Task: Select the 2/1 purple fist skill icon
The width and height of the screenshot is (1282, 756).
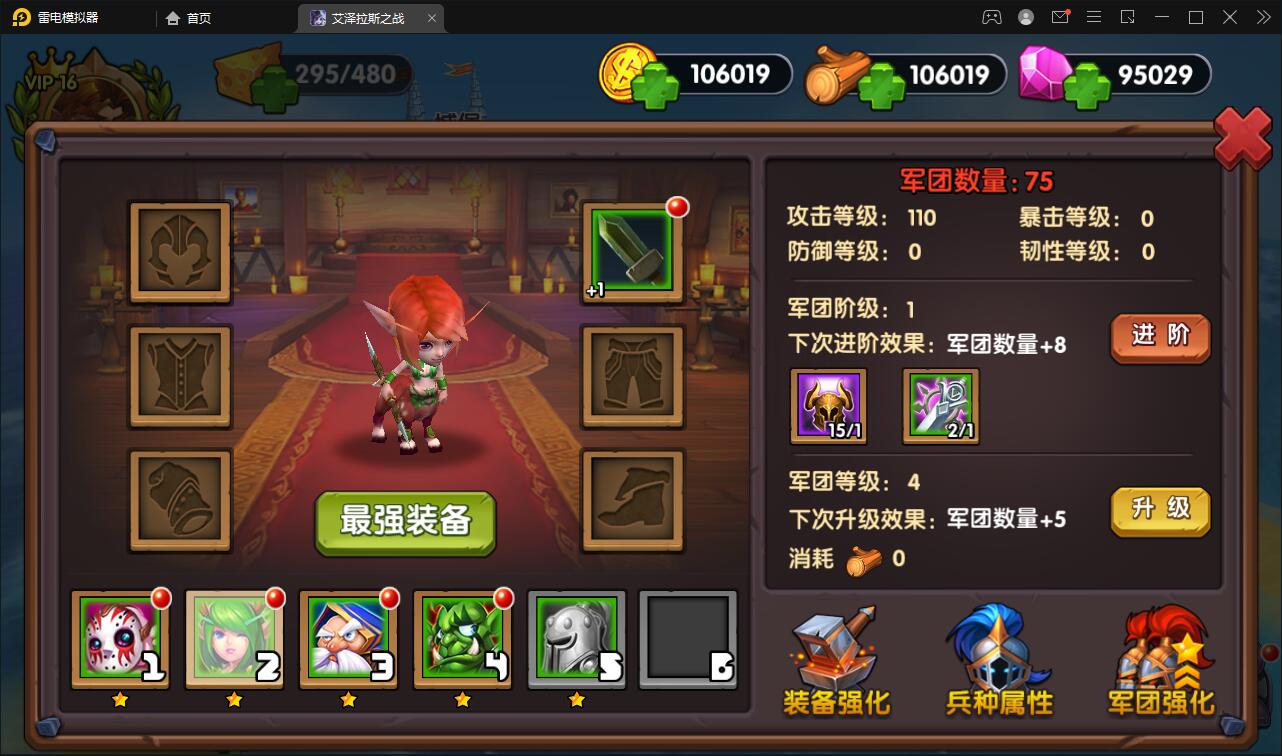Action: pyautogui.click(x=940, y=406)
